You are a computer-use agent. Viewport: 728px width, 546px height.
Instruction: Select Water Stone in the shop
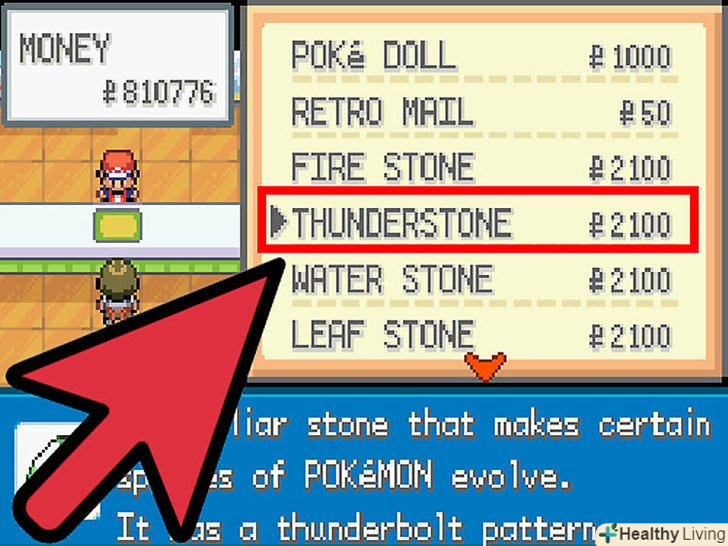tap(480, 279)
